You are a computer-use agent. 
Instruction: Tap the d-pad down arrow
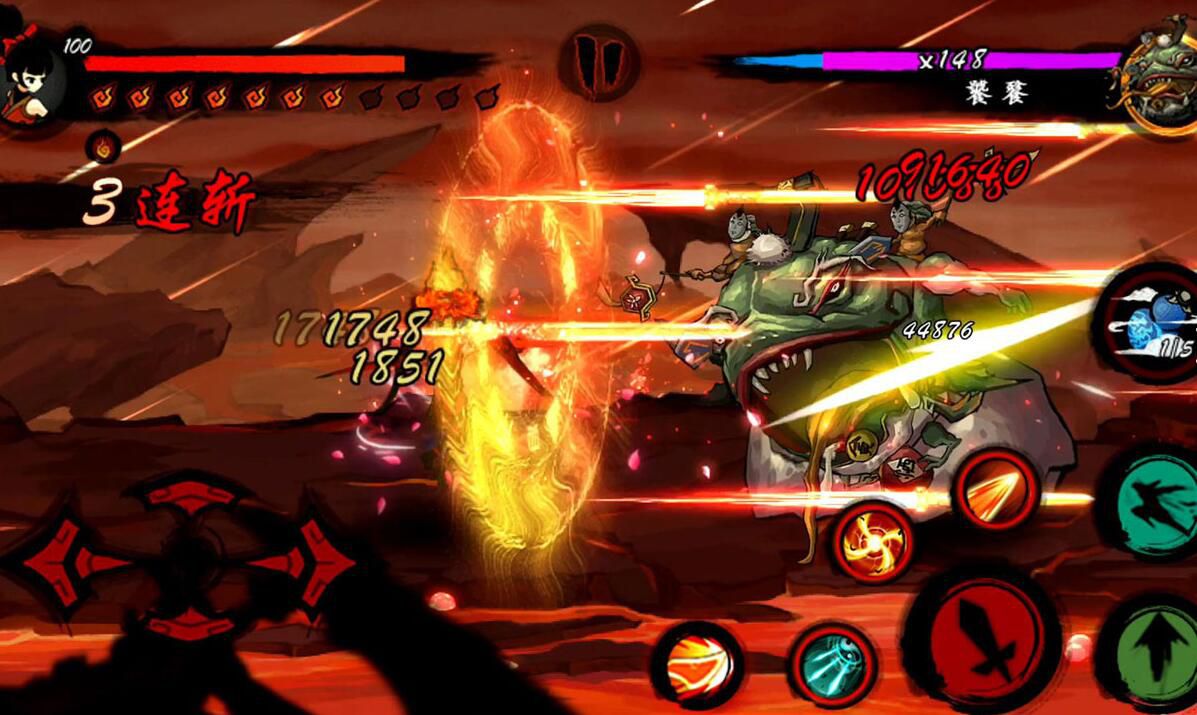[190, 622]
